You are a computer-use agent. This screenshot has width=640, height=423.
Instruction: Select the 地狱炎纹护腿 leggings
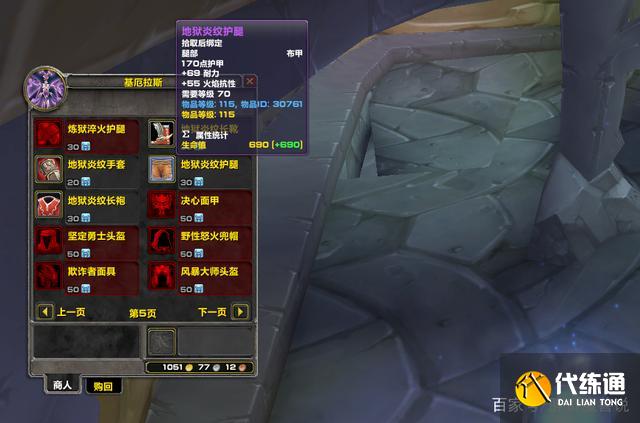point(162,168)
